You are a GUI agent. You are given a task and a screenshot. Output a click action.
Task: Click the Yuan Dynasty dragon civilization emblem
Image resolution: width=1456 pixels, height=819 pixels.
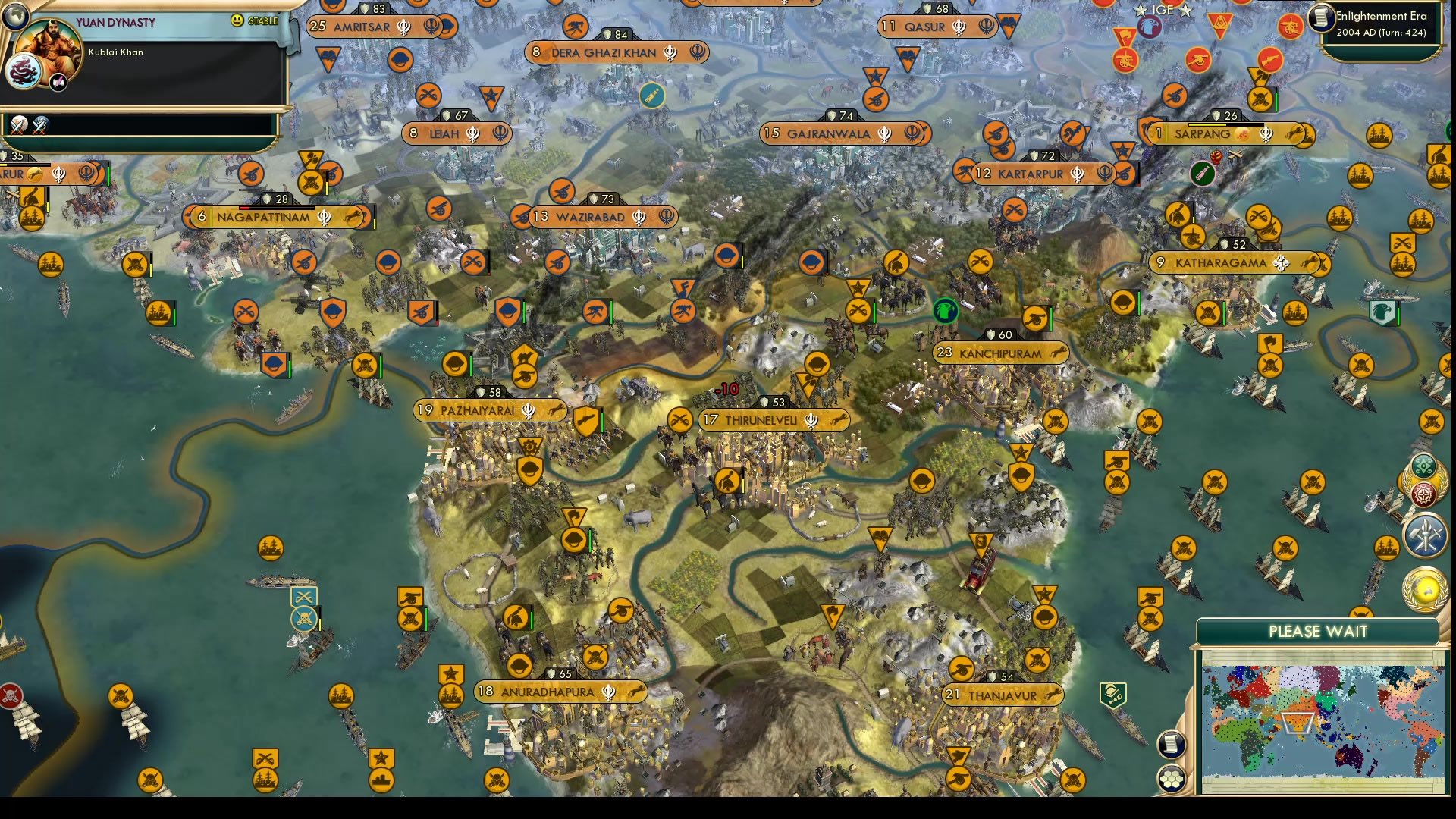click(x=23, y=71)
